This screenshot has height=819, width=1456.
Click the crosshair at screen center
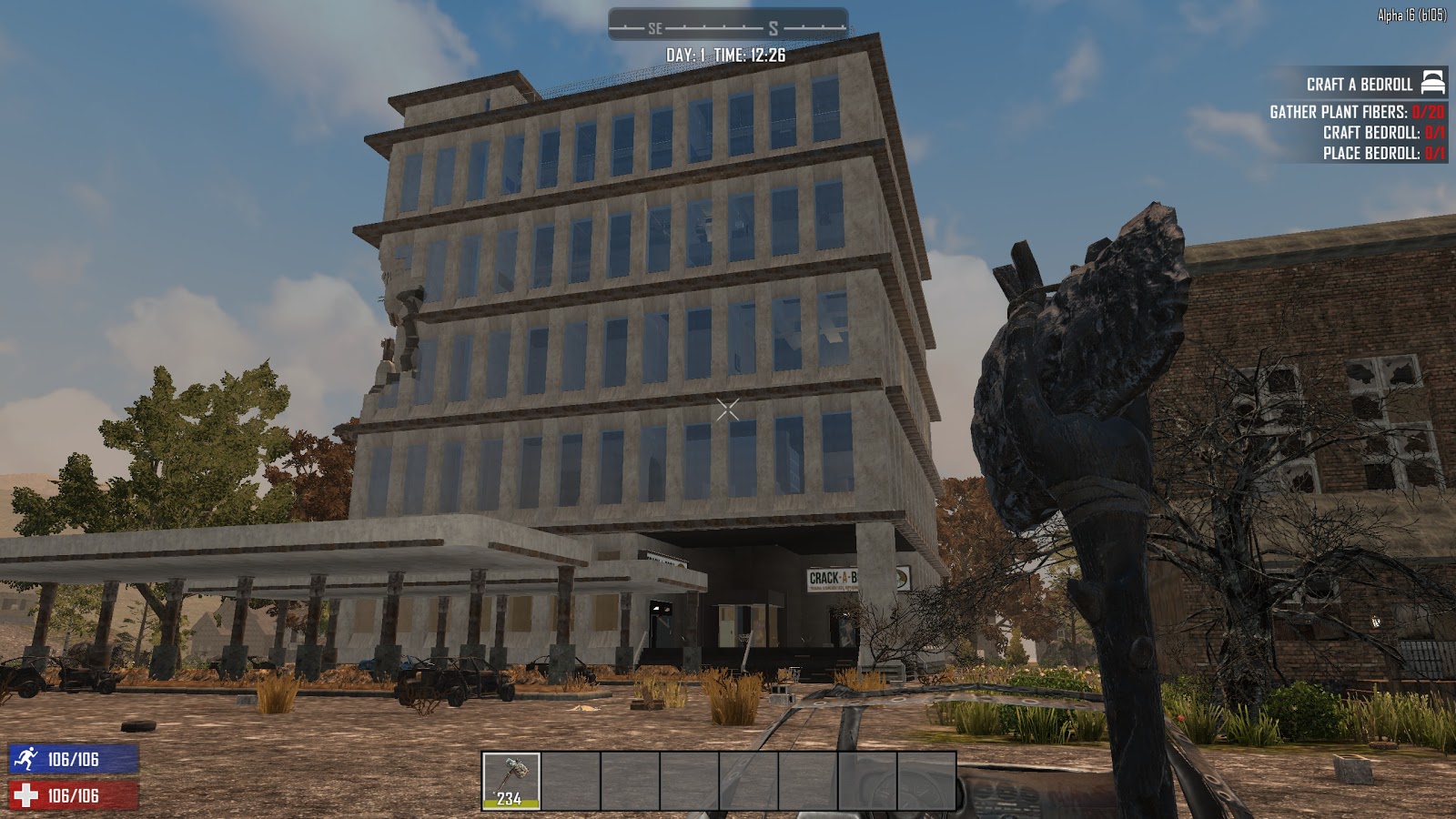pyautogui.click(x=728, y=409)
